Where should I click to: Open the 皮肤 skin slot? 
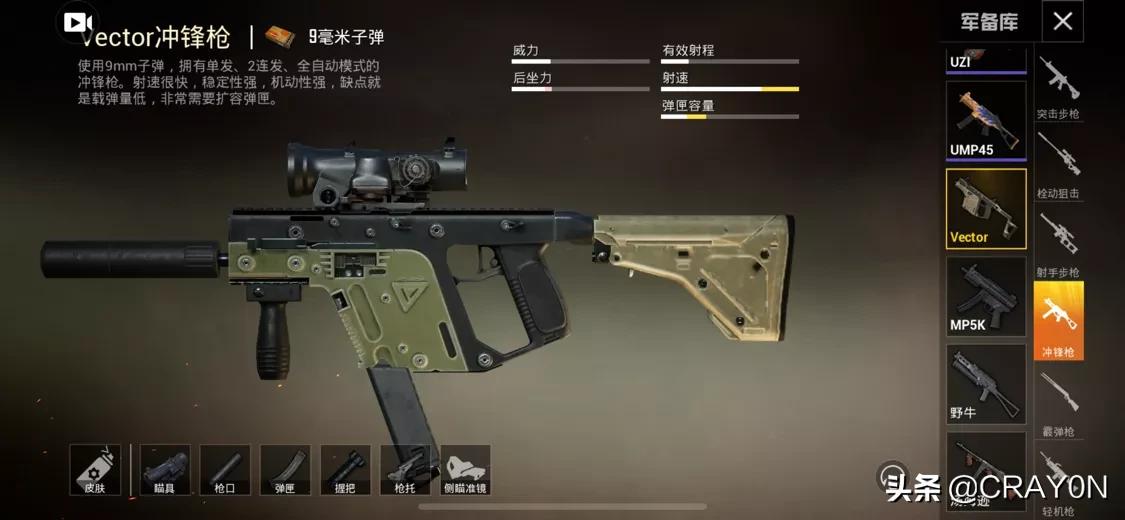(x=95, y=470)
